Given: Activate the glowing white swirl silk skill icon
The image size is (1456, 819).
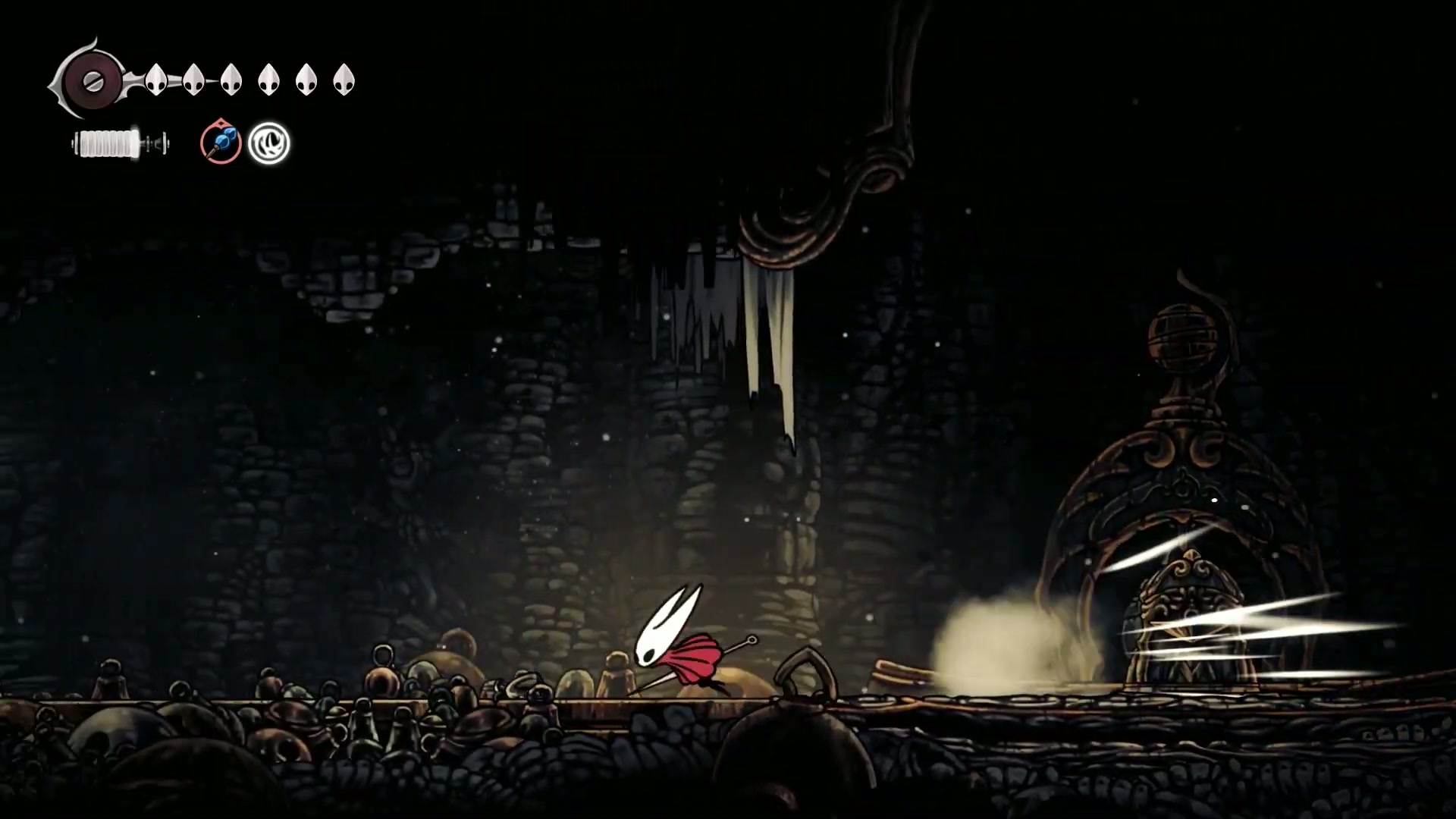Looking at the screenshot, I should (x=269, y=143).
